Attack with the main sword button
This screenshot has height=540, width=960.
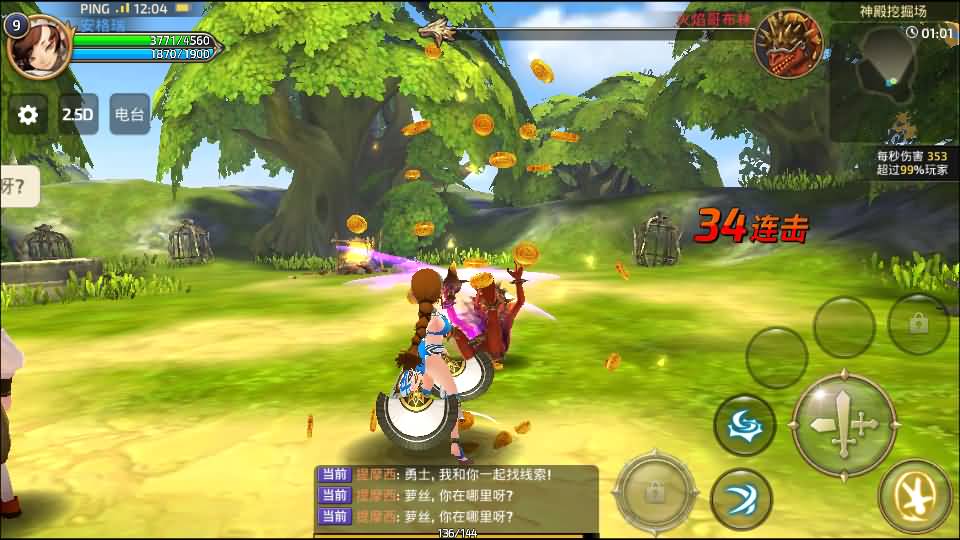point(844,424)
